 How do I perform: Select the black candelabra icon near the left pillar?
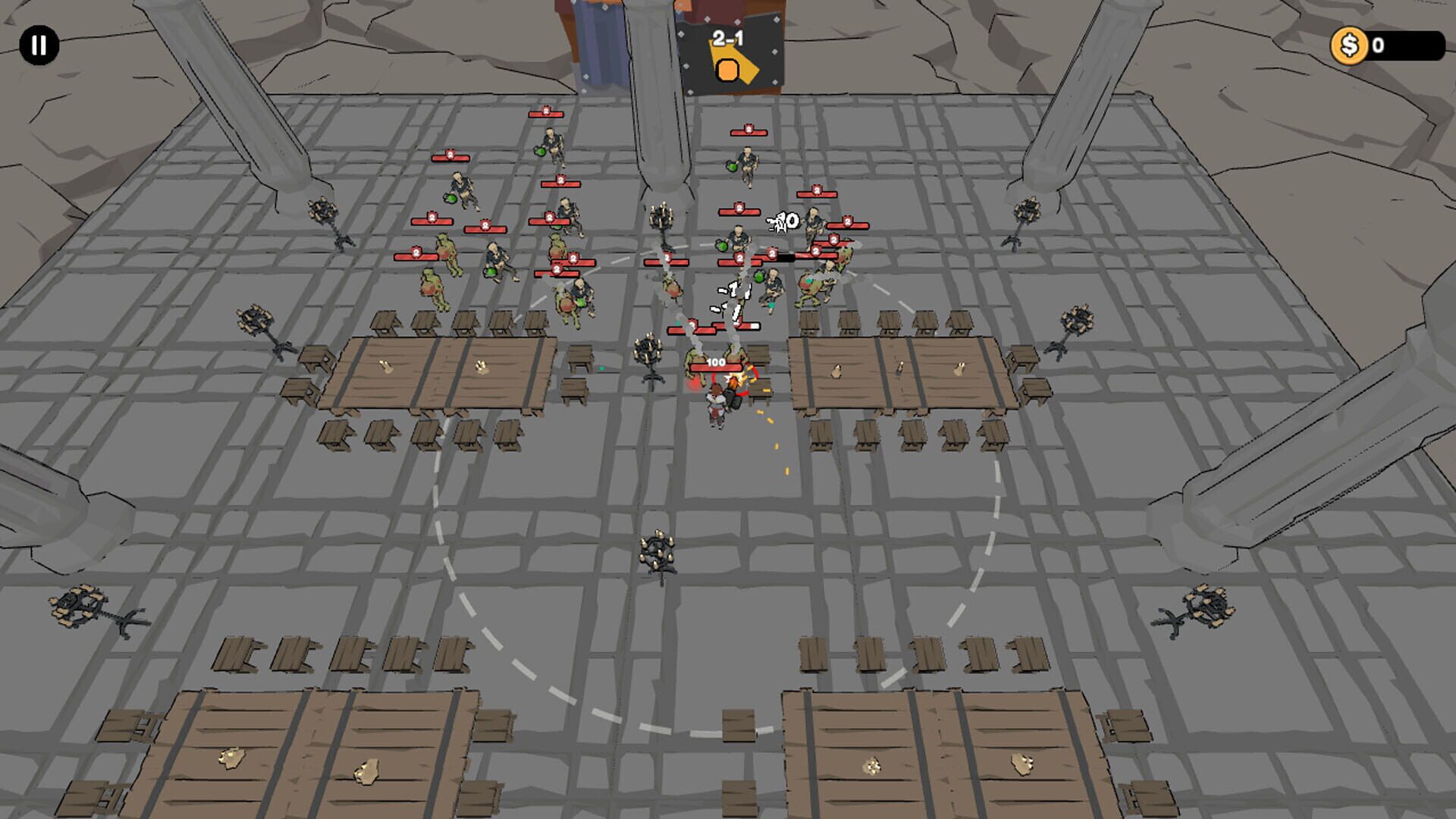[322, 211]
